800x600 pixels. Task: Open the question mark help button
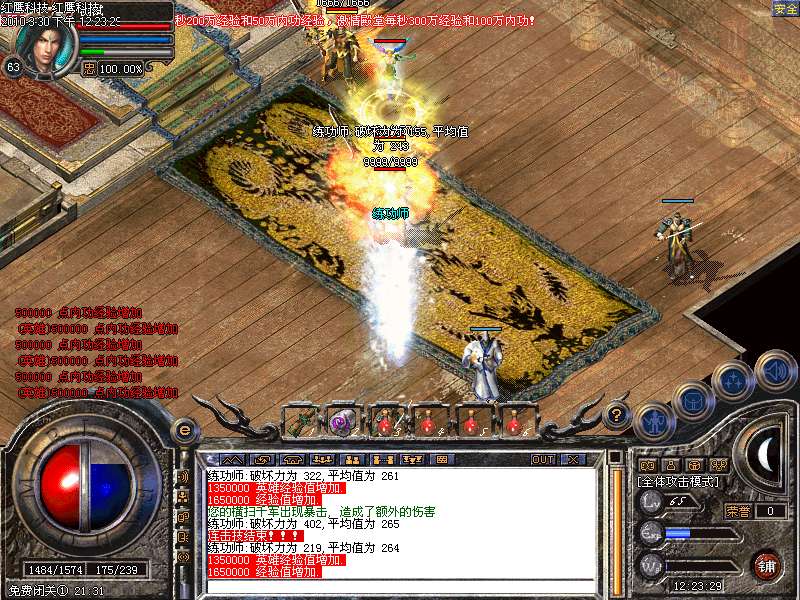[x=618, y=413]
